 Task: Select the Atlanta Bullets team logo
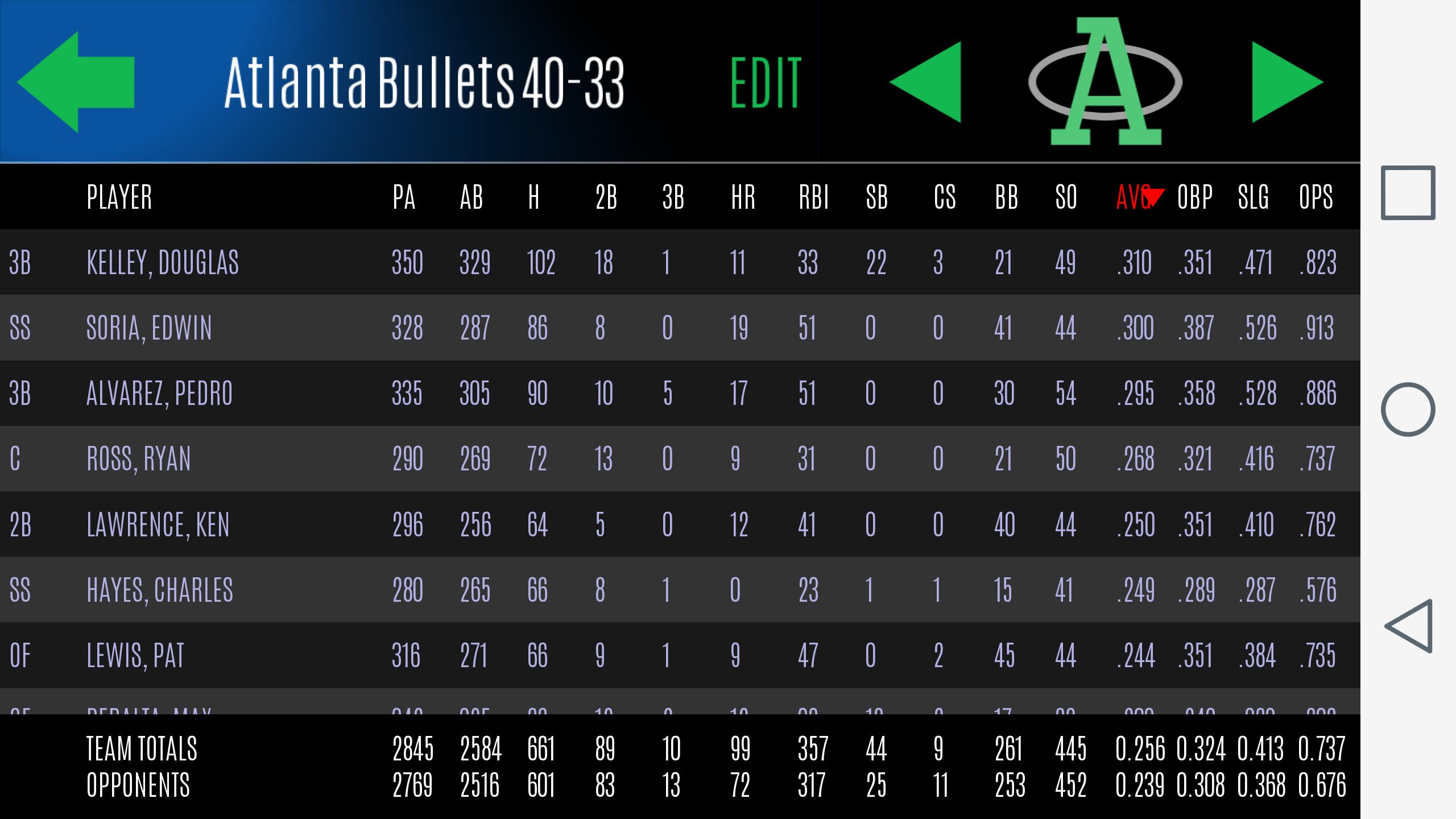1105,82
